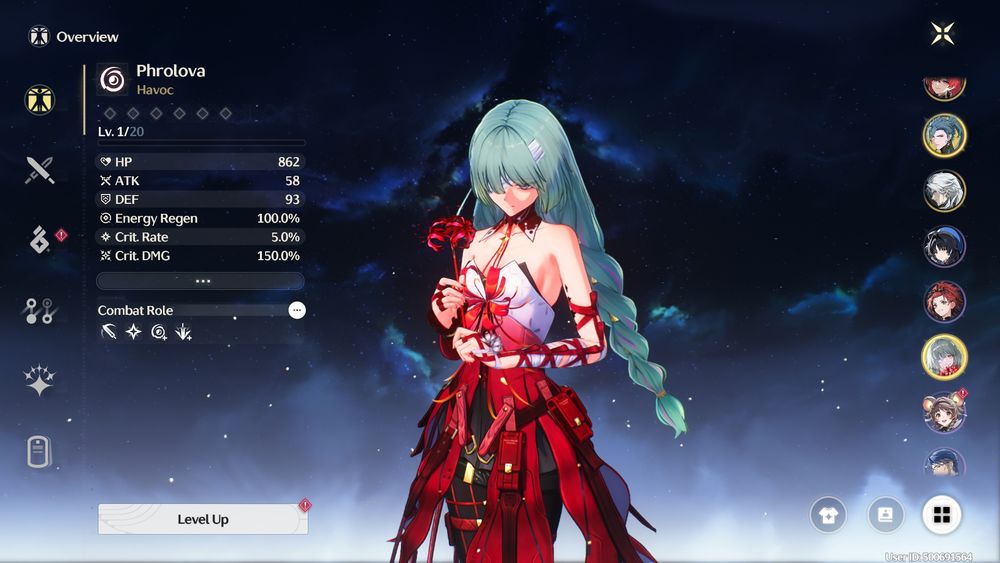Screen dimensions: 1000x563
Task: Open the character card portrait button
Action: pos(885,515)
